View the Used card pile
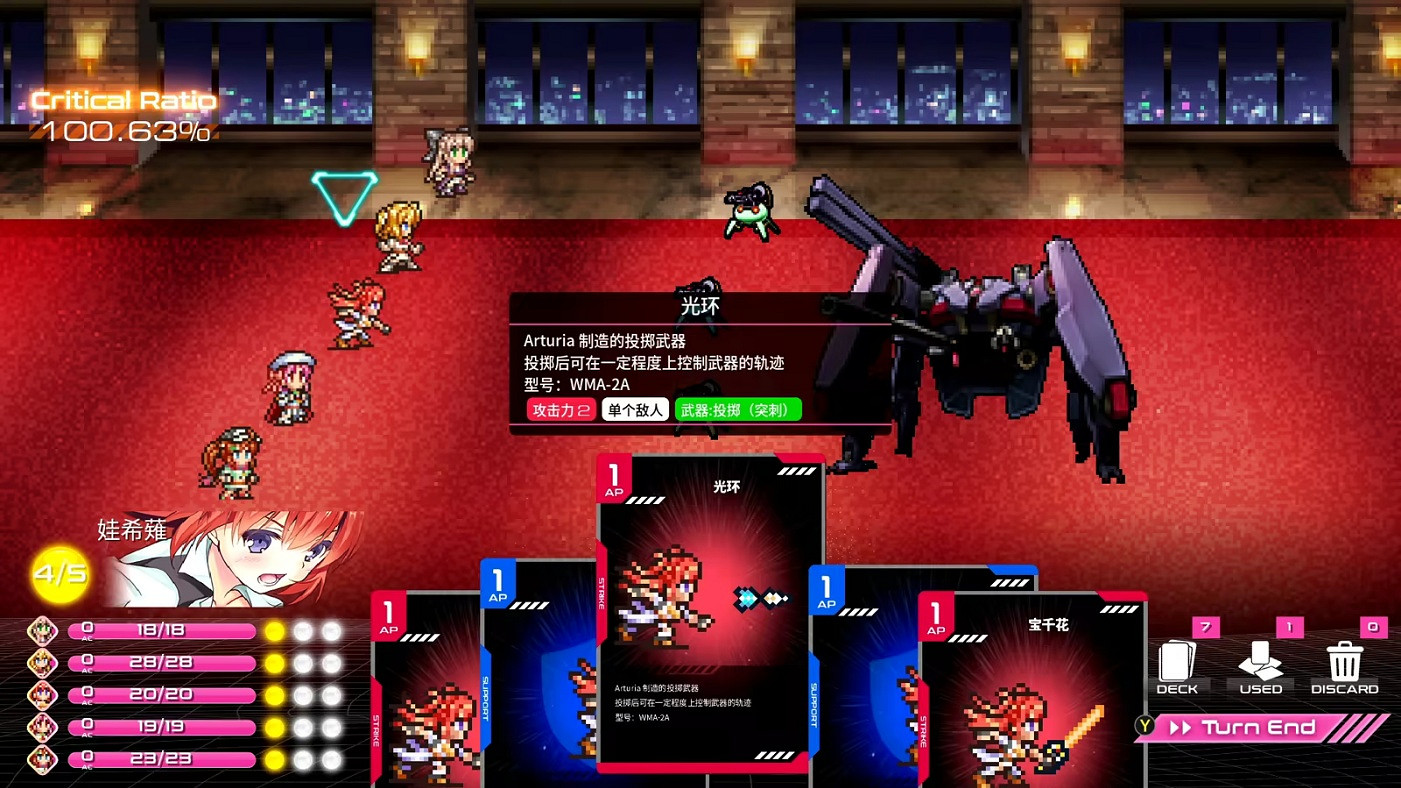The height and width of the screenshot is (788, 1401). (1260, 662)
